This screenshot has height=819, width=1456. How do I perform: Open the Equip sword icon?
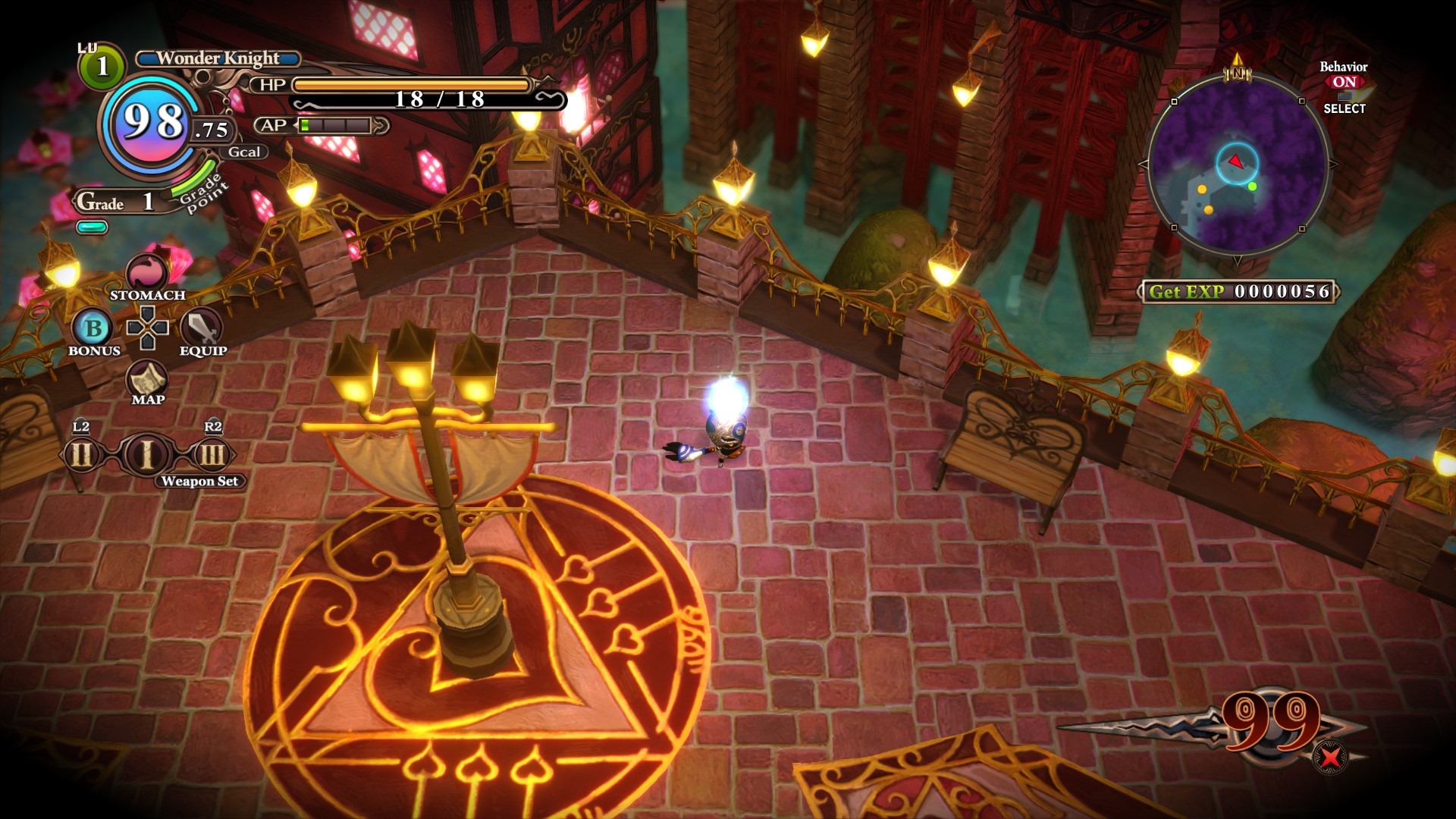pos(202,328)
